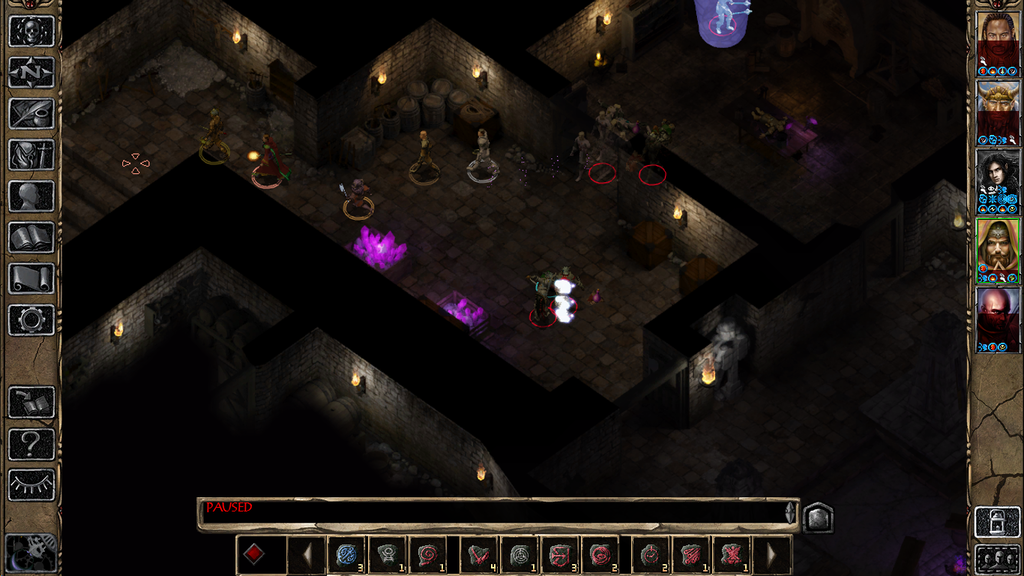The width and height of the screenshot is (1024, 576).
Task: Open the priest scroll screen
Action: (31, 278)
